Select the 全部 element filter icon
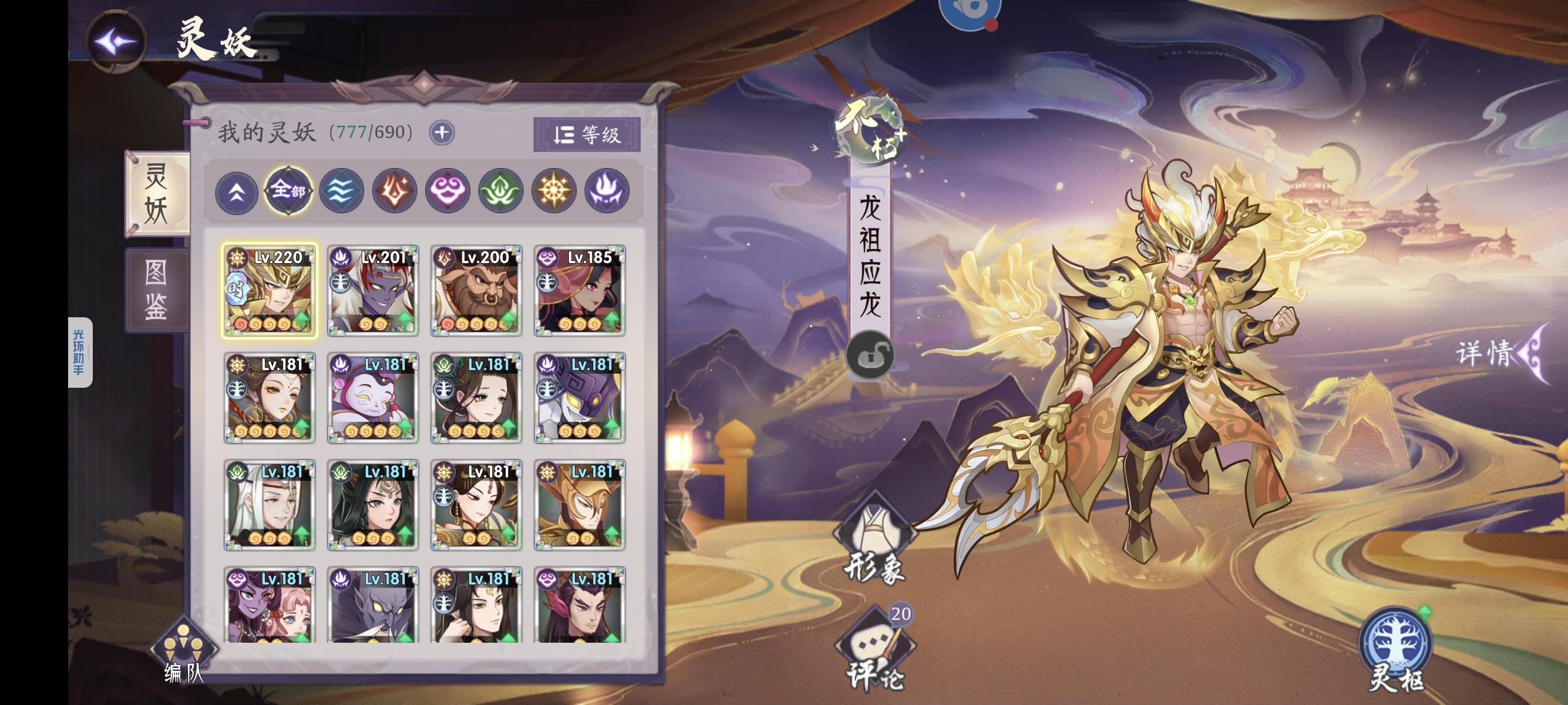This screenshot has height=705, width=1568. (289, 192)
